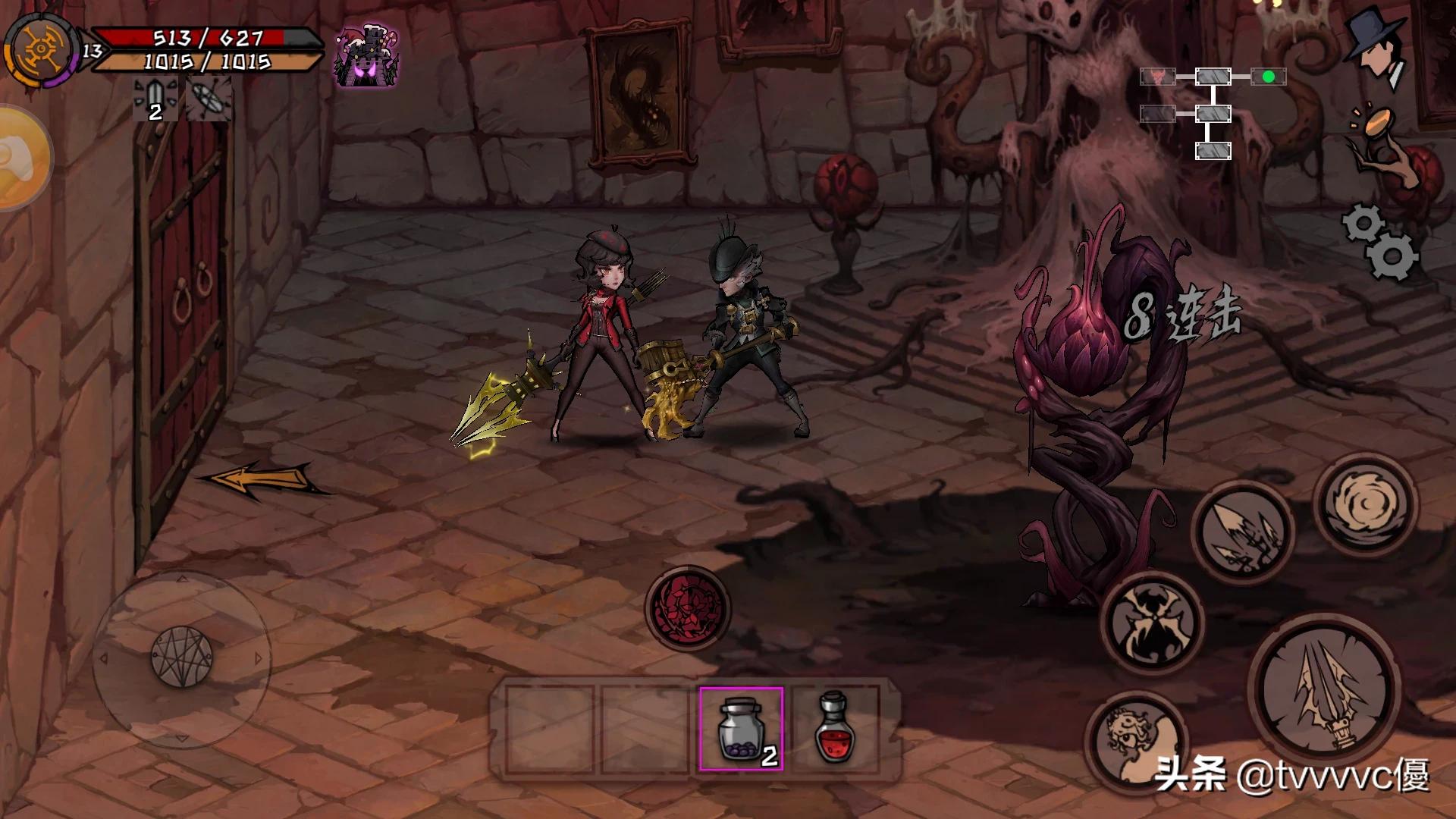Tap the hand holding gold coin icon

click(1380, 144)
